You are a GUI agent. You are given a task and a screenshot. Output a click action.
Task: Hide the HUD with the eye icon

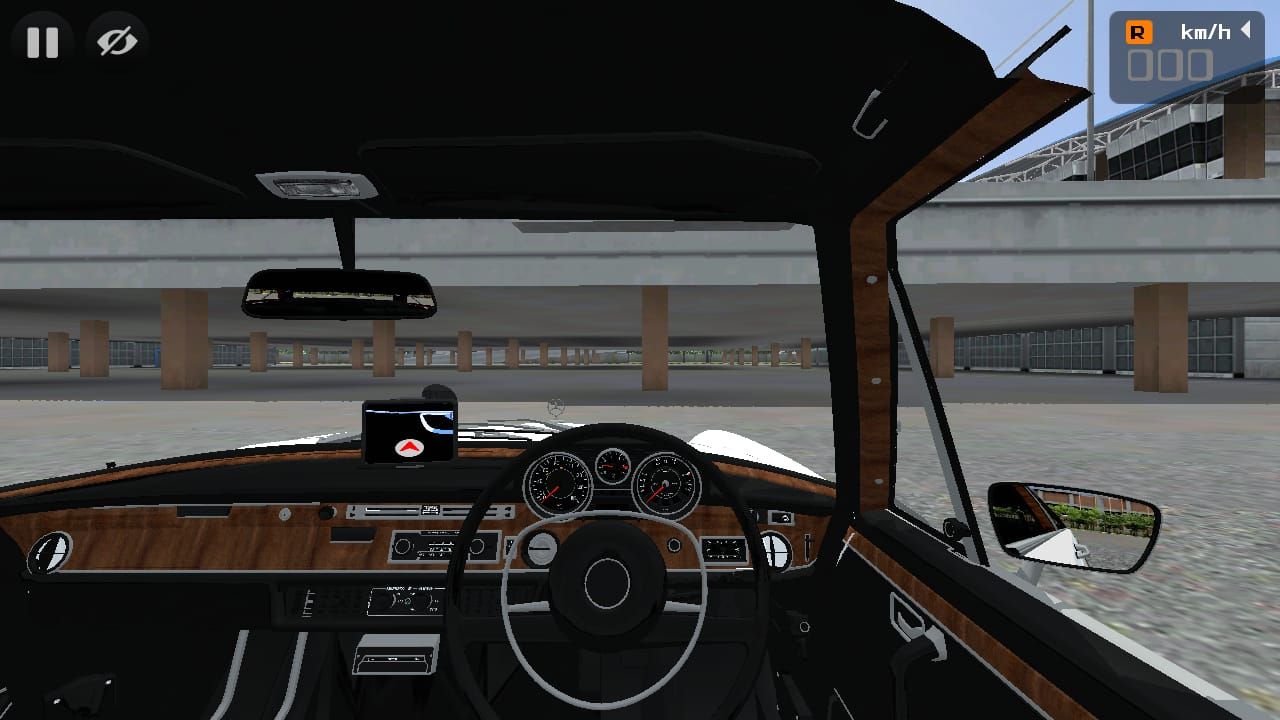point(115,42)
